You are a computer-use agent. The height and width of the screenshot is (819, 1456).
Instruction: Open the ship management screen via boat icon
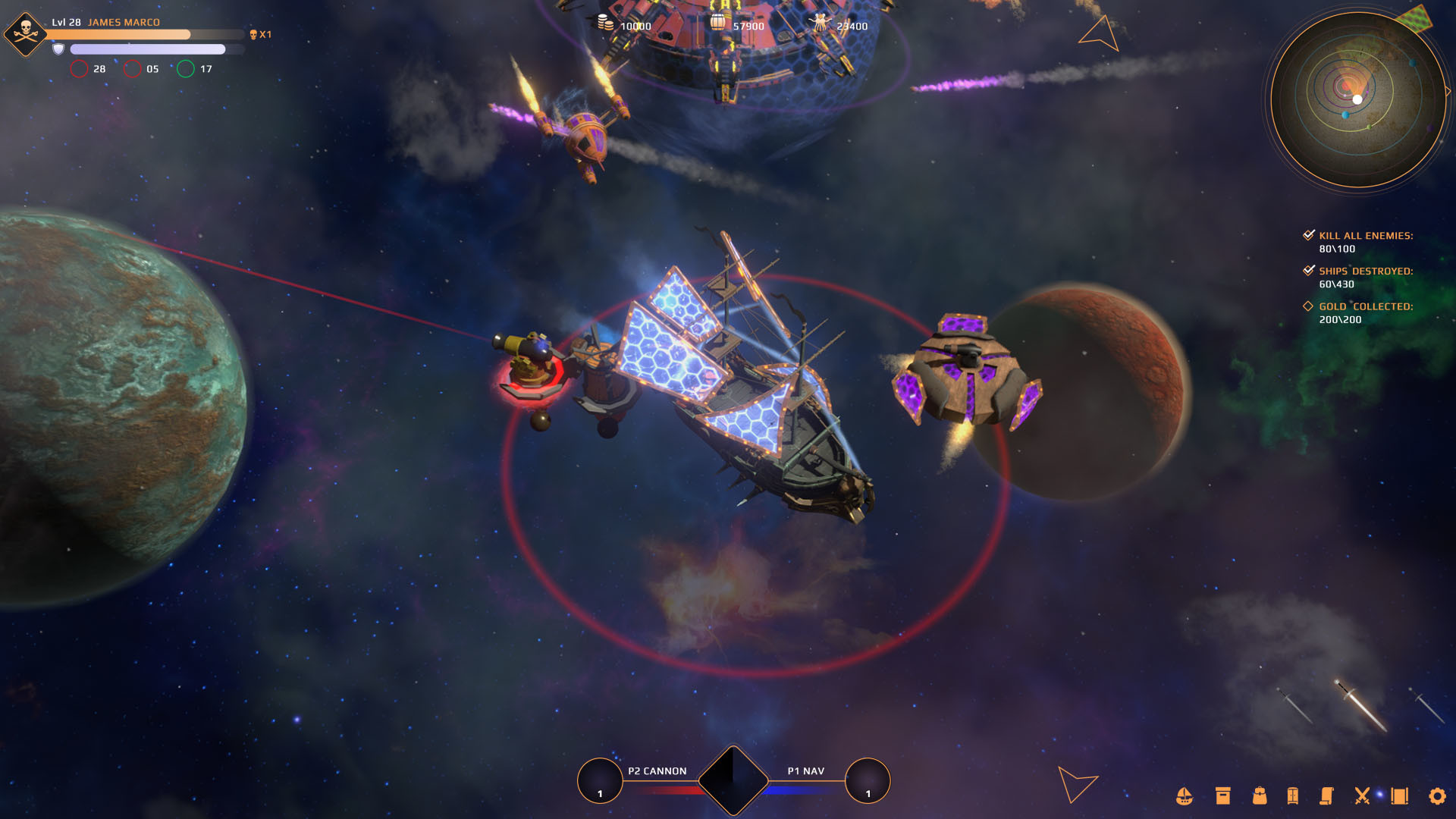(1183, 797)
